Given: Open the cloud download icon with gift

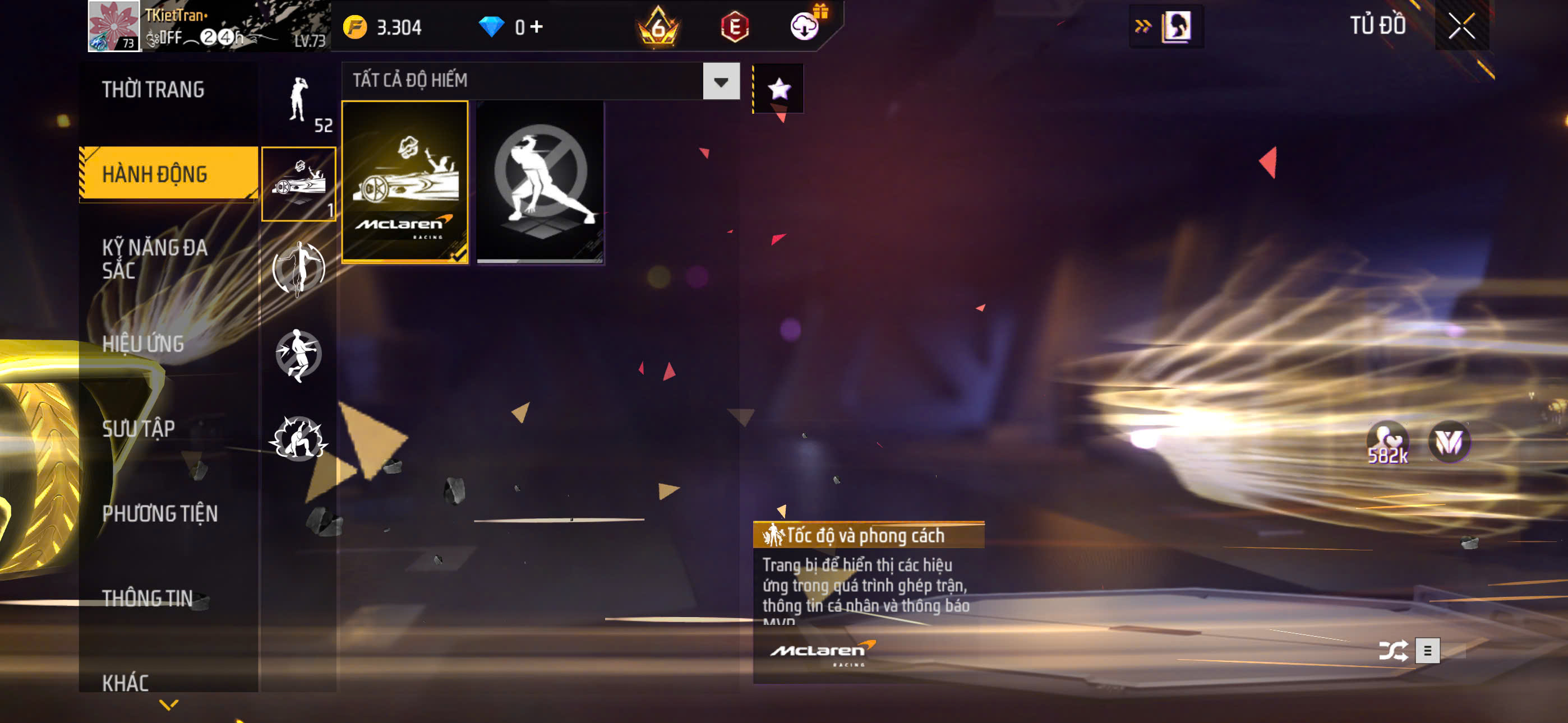Looking at the screenshot, I should 805,26.
